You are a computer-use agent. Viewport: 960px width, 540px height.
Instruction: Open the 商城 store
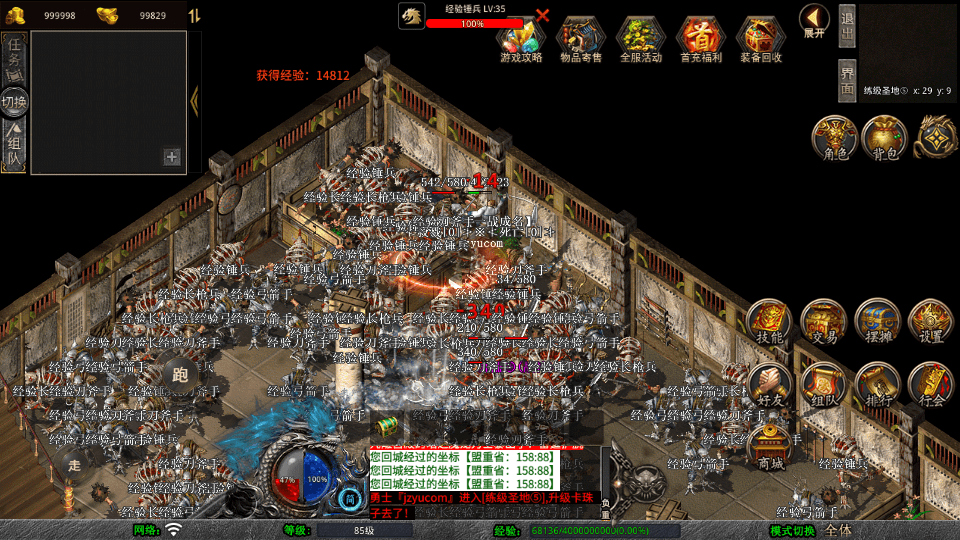click(771, 446)
